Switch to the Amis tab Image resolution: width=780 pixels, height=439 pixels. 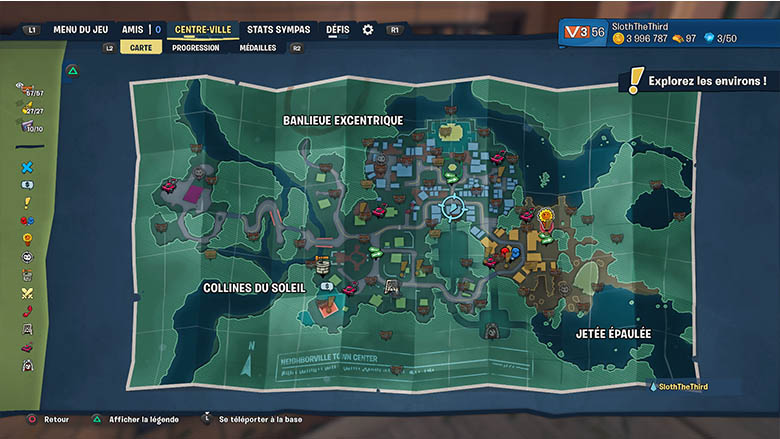[133, 30]
